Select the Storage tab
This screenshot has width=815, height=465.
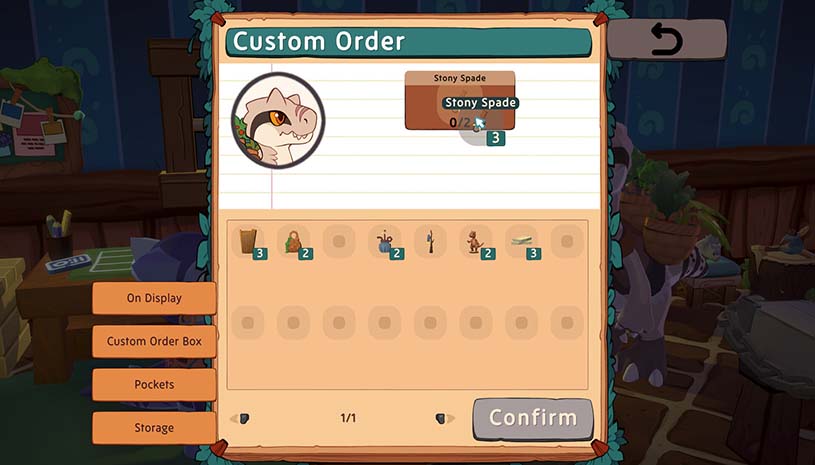[154, 428]
